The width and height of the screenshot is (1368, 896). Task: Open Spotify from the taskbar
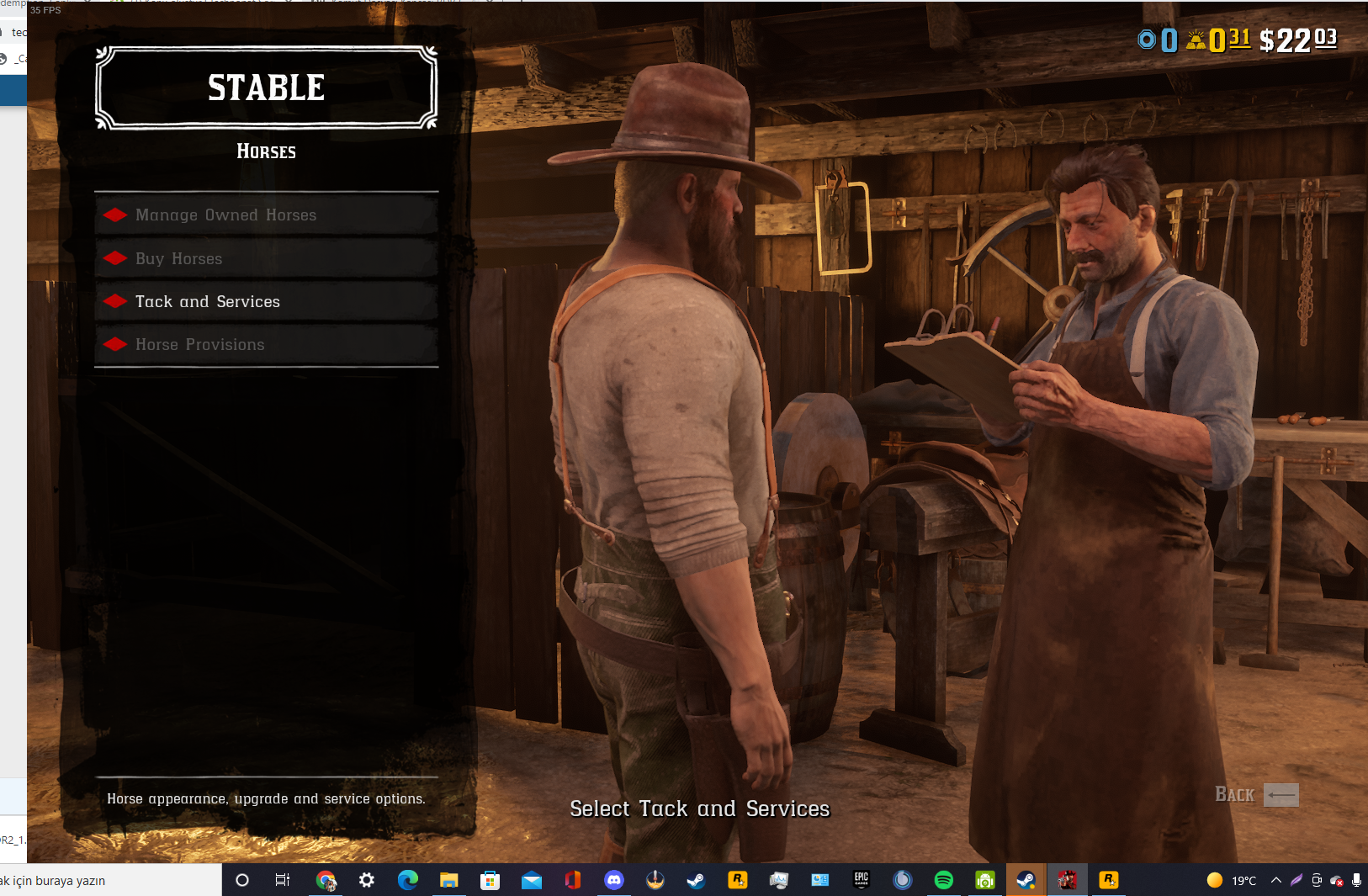(x=943, y=880)
